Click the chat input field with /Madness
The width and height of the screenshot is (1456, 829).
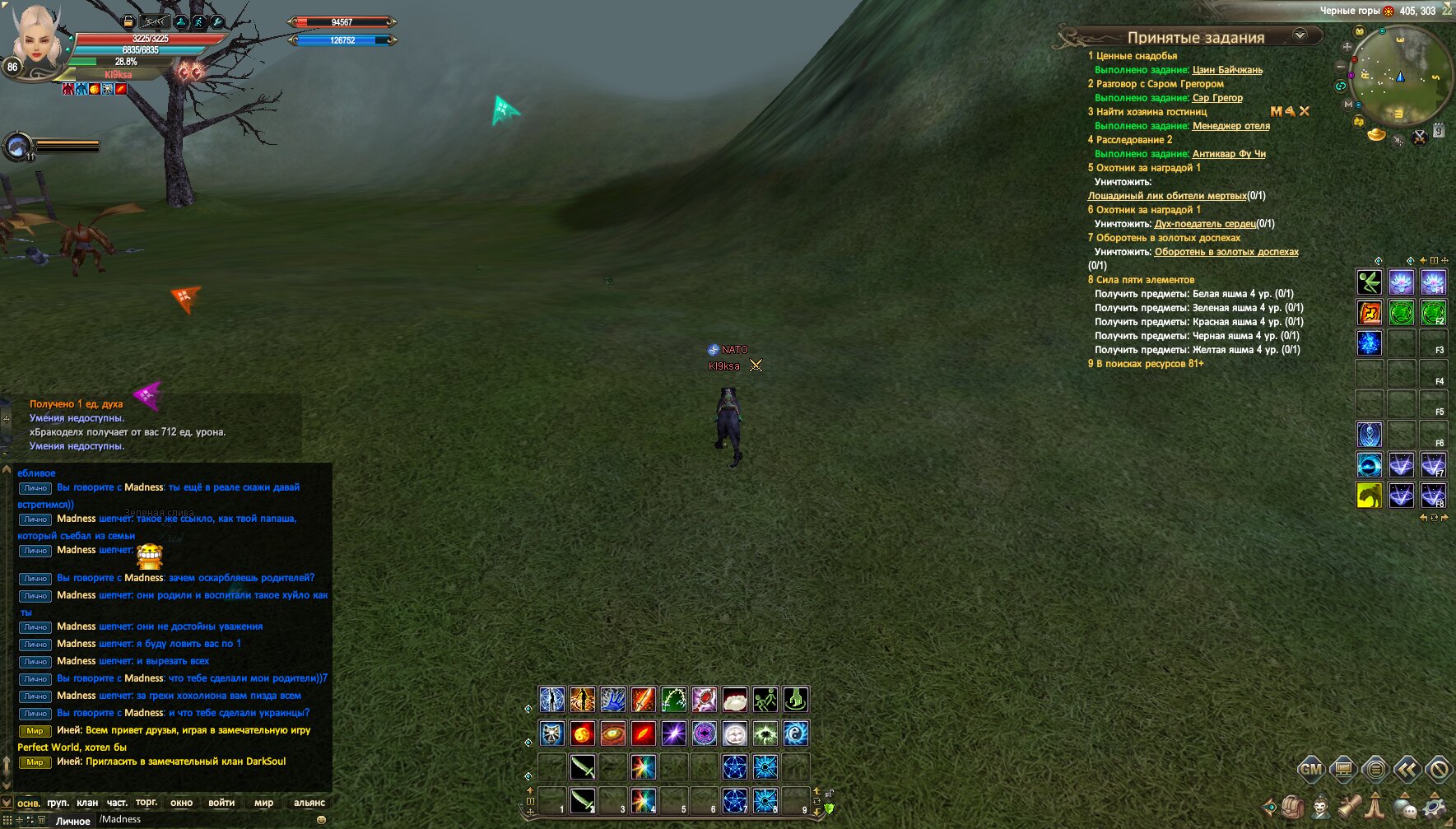click(206, 819)
